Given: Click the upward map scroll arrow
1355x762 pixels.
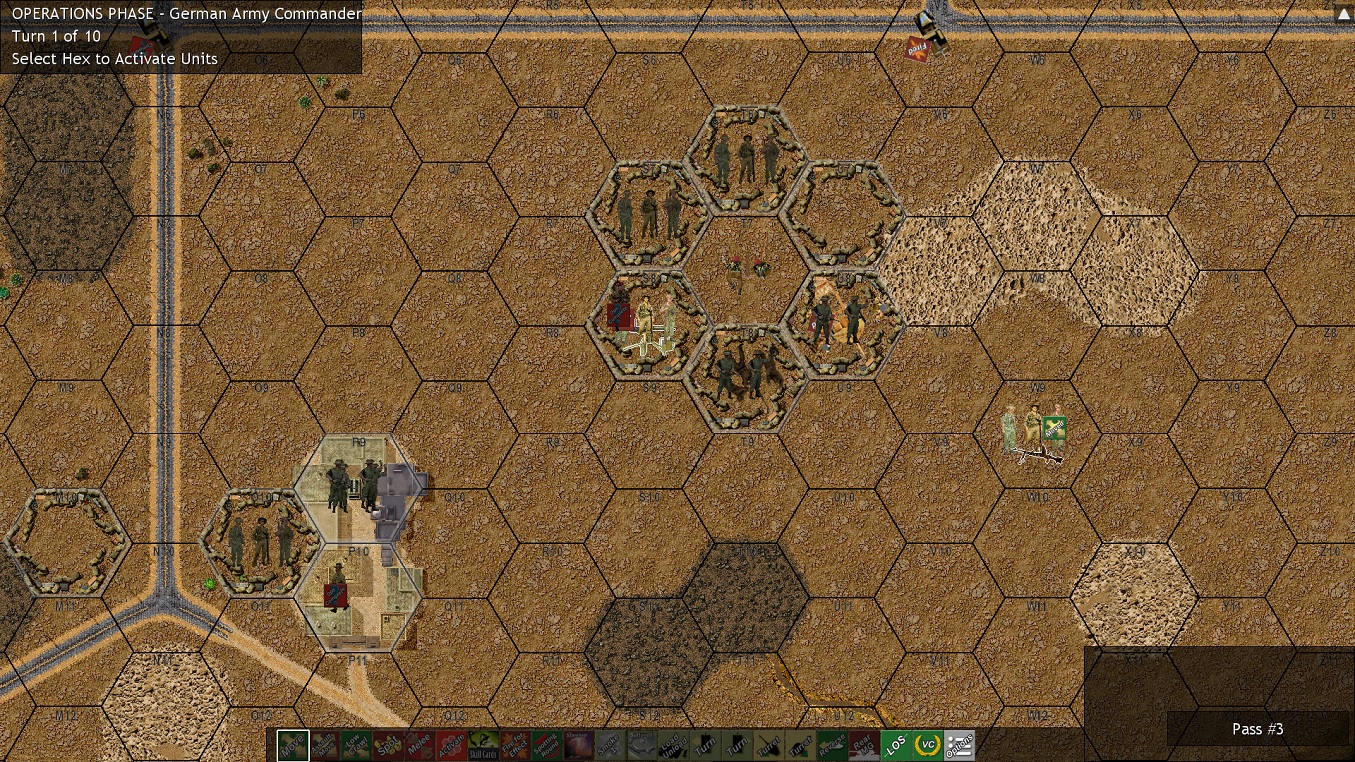Looking at the screenshot, I should [x=1343, y=13].
